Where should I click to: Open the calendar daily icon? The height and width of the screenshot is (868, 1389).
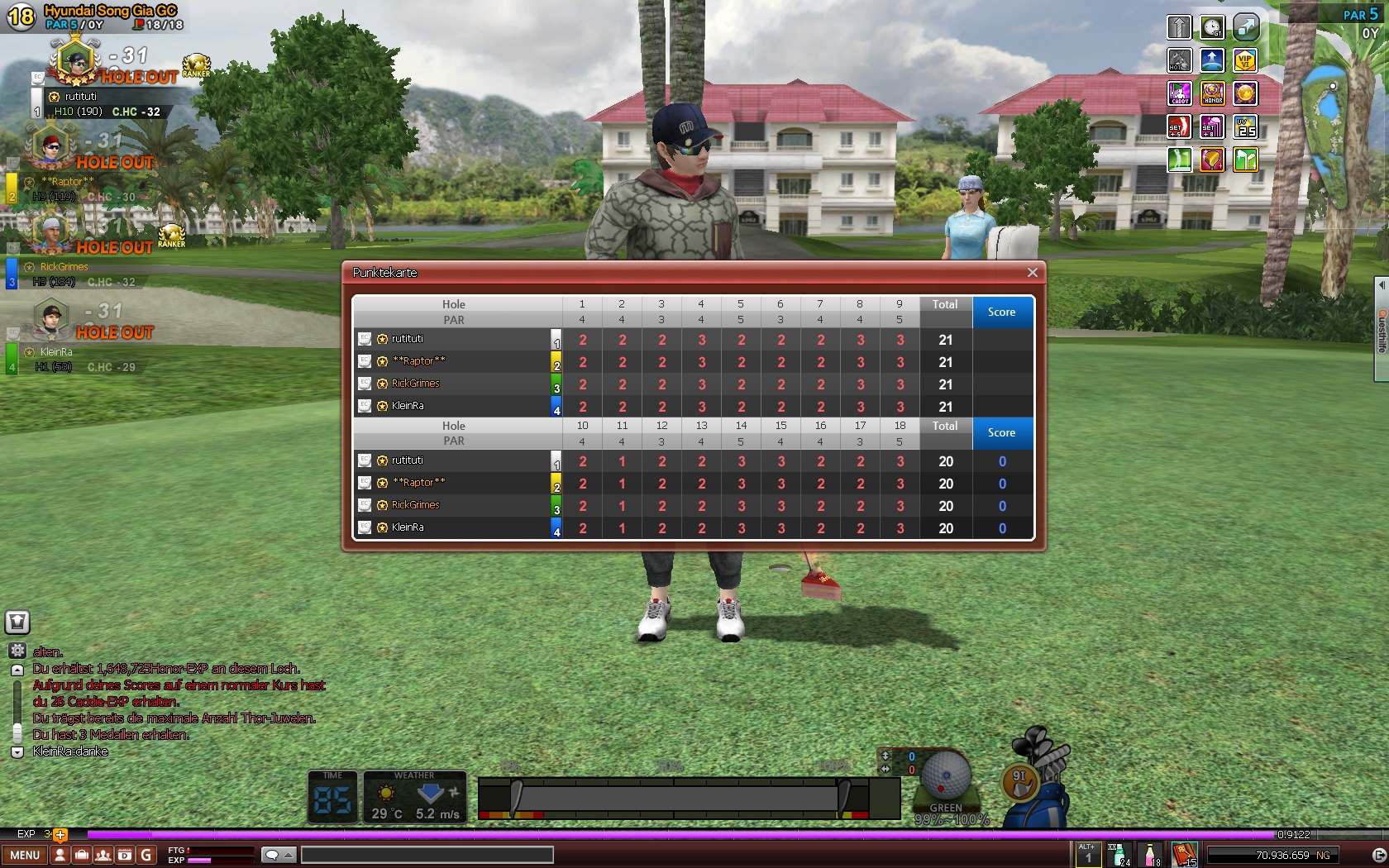[124, 855]
